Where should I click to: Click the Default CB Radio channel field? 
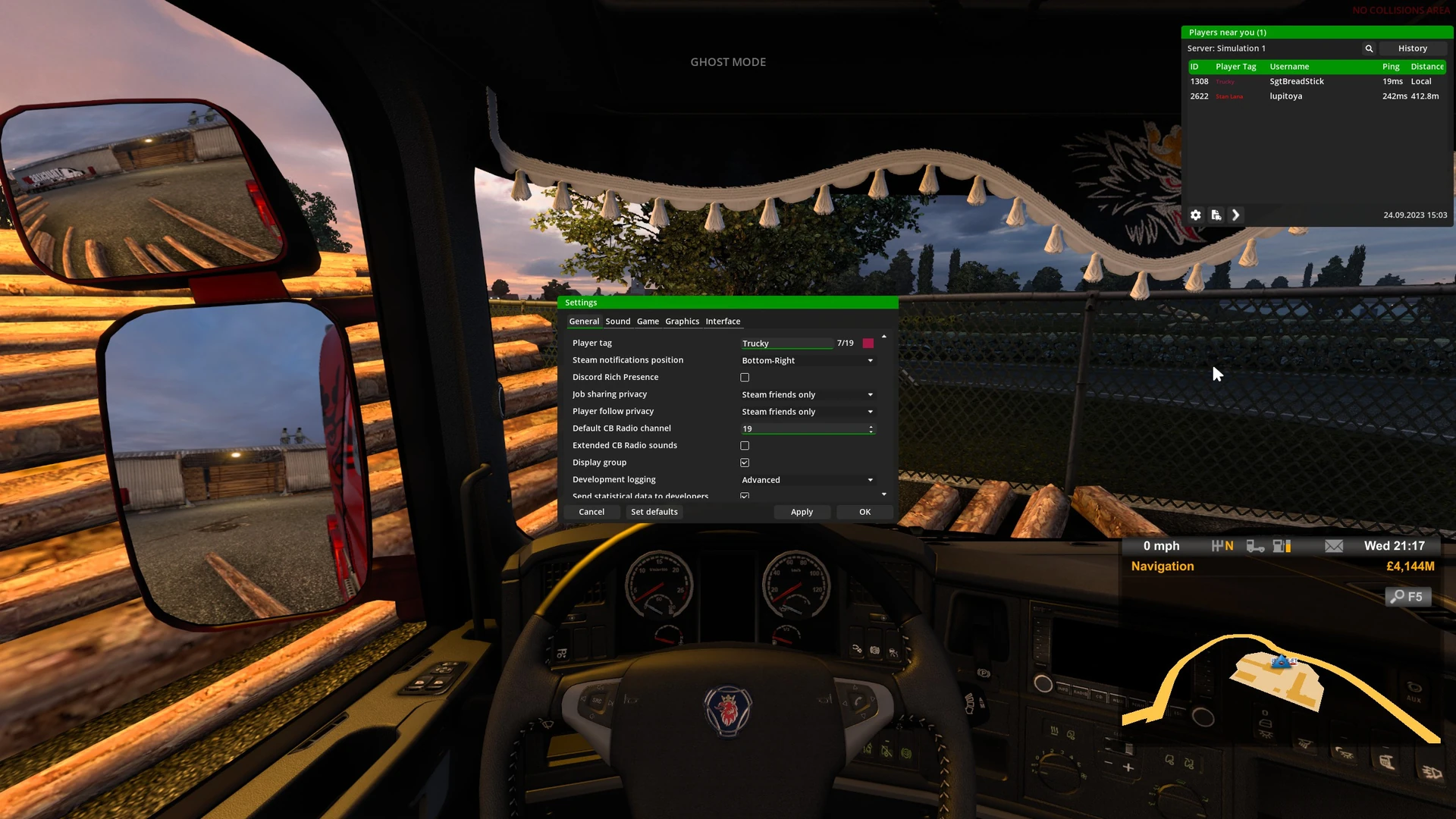[802, 429]
